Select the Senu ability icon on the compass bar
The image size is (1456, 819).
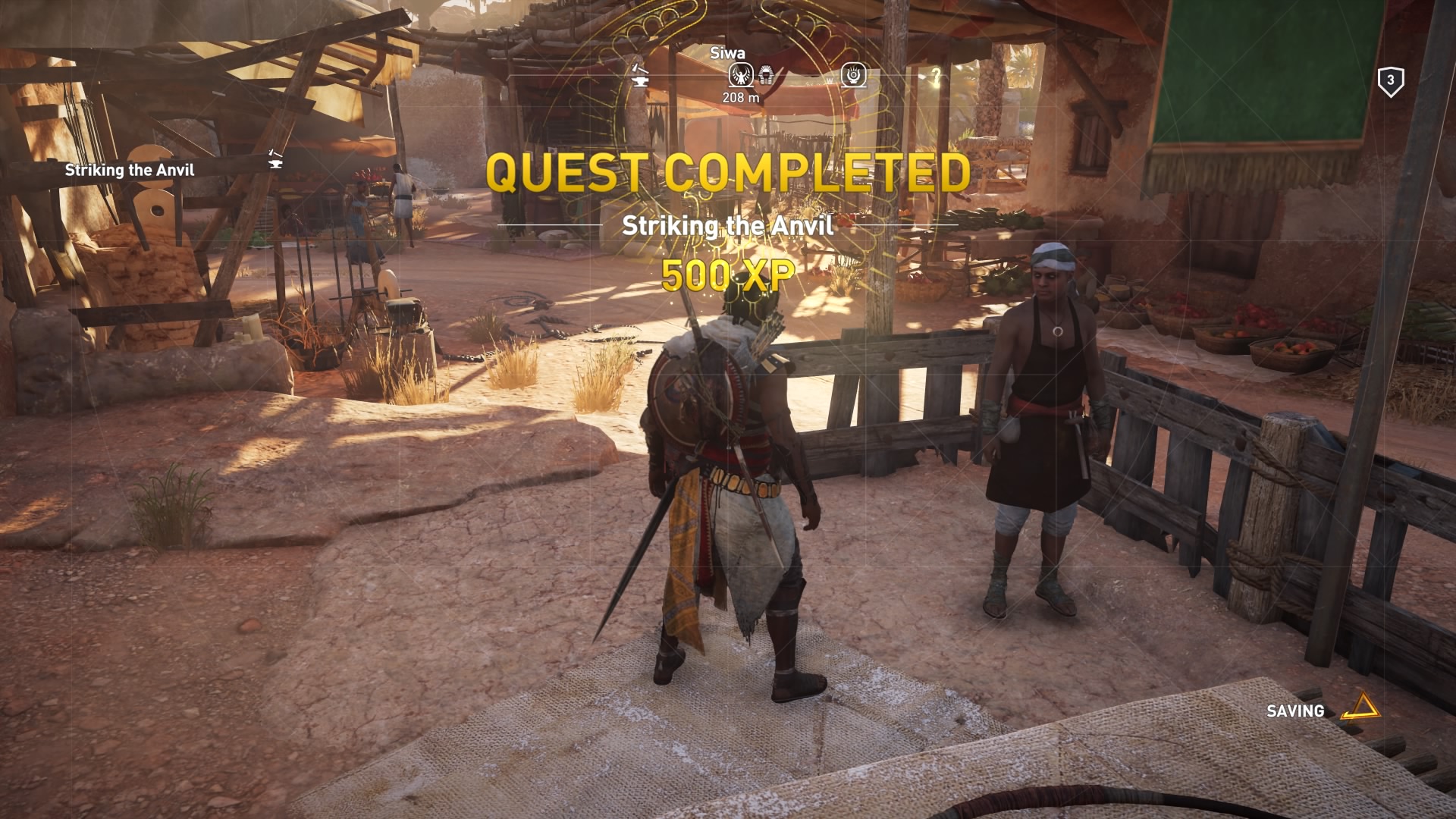(854, 75)
